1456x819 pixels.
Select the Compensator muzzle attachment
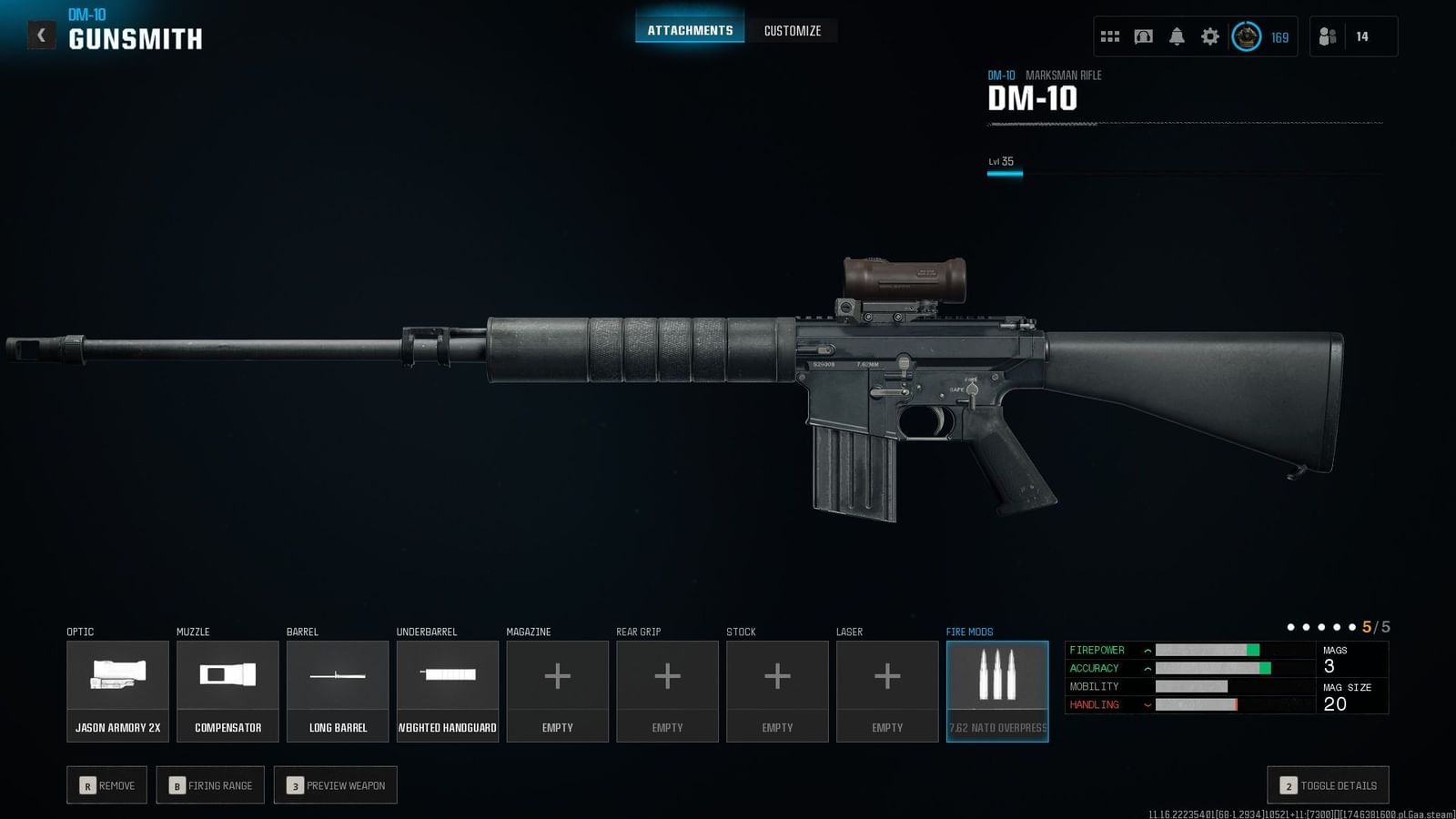coord(227,690)
